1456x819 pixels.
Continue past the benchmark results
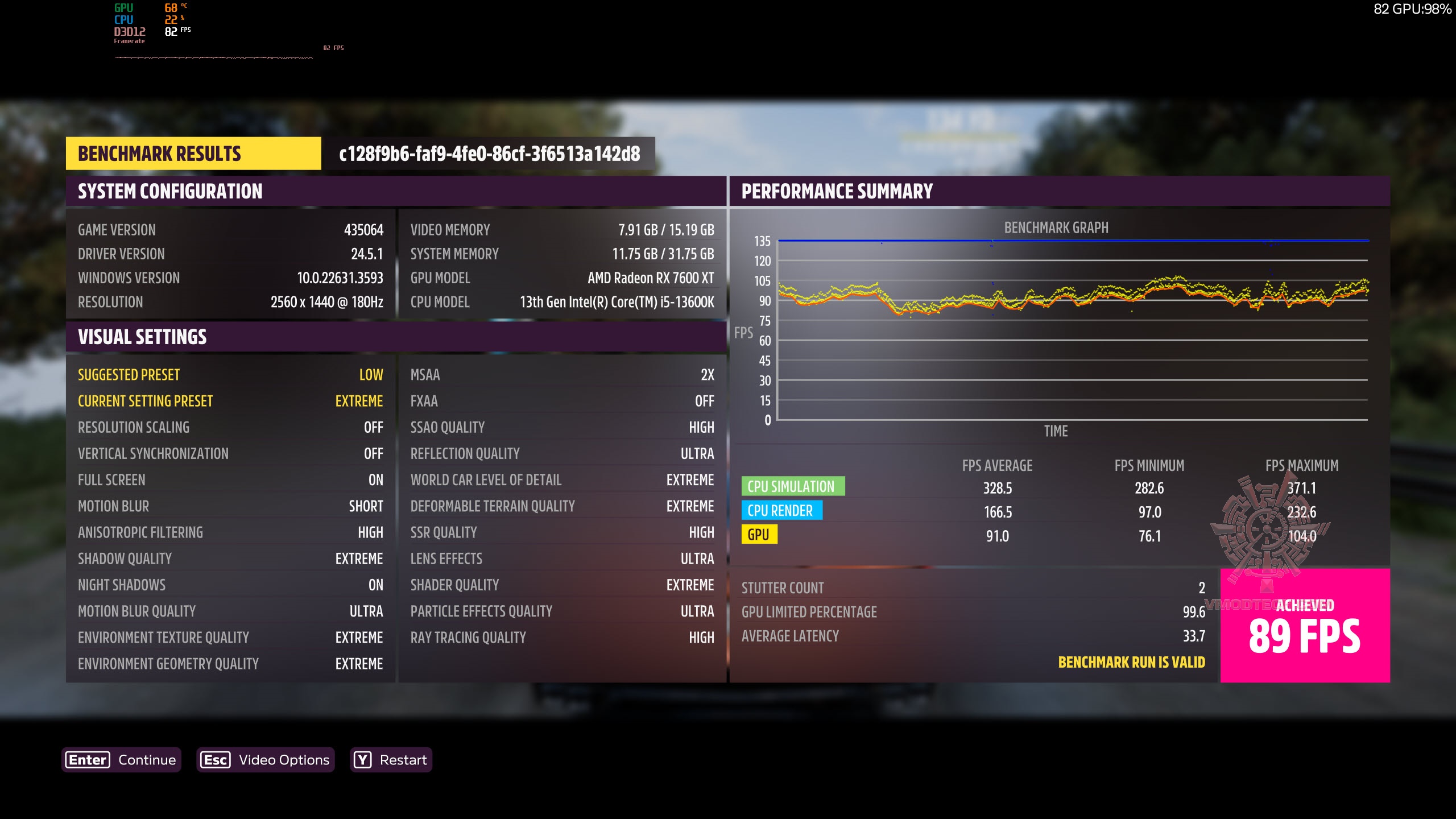coord(121,760)
